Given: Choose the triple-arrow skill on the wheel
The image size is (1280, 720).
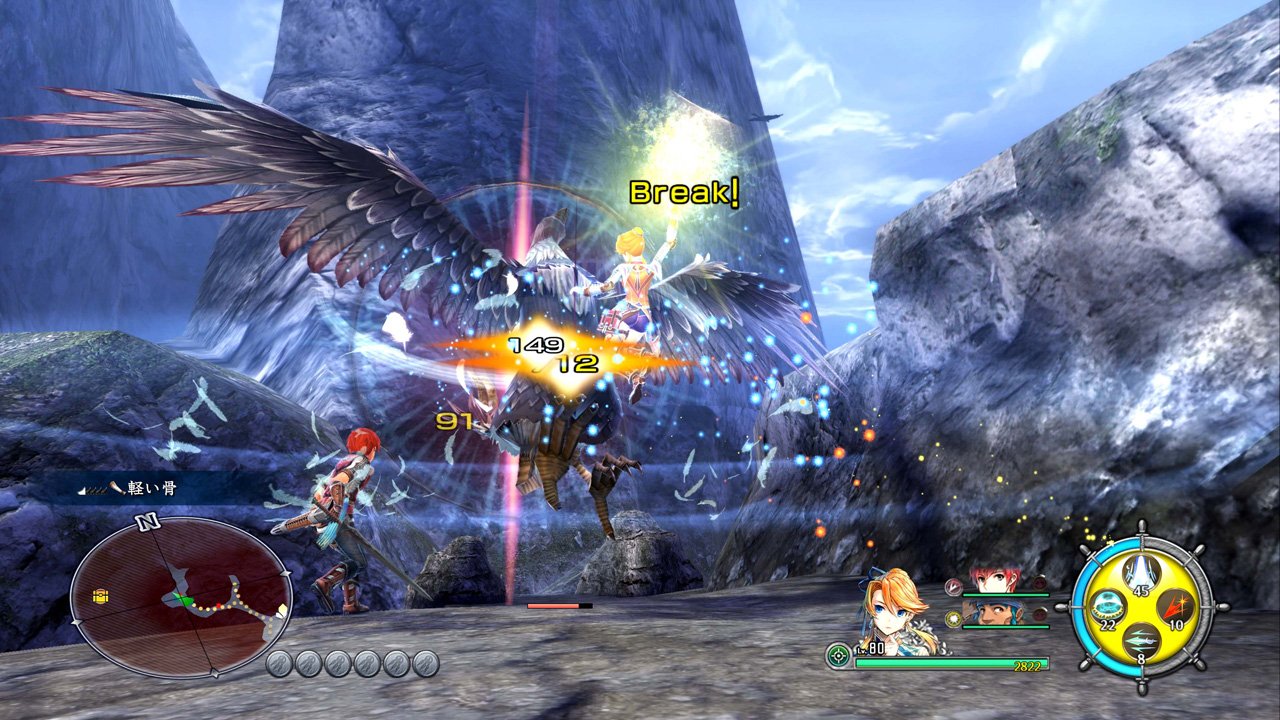Looking at the screenshot, I should click(1141, 640).
